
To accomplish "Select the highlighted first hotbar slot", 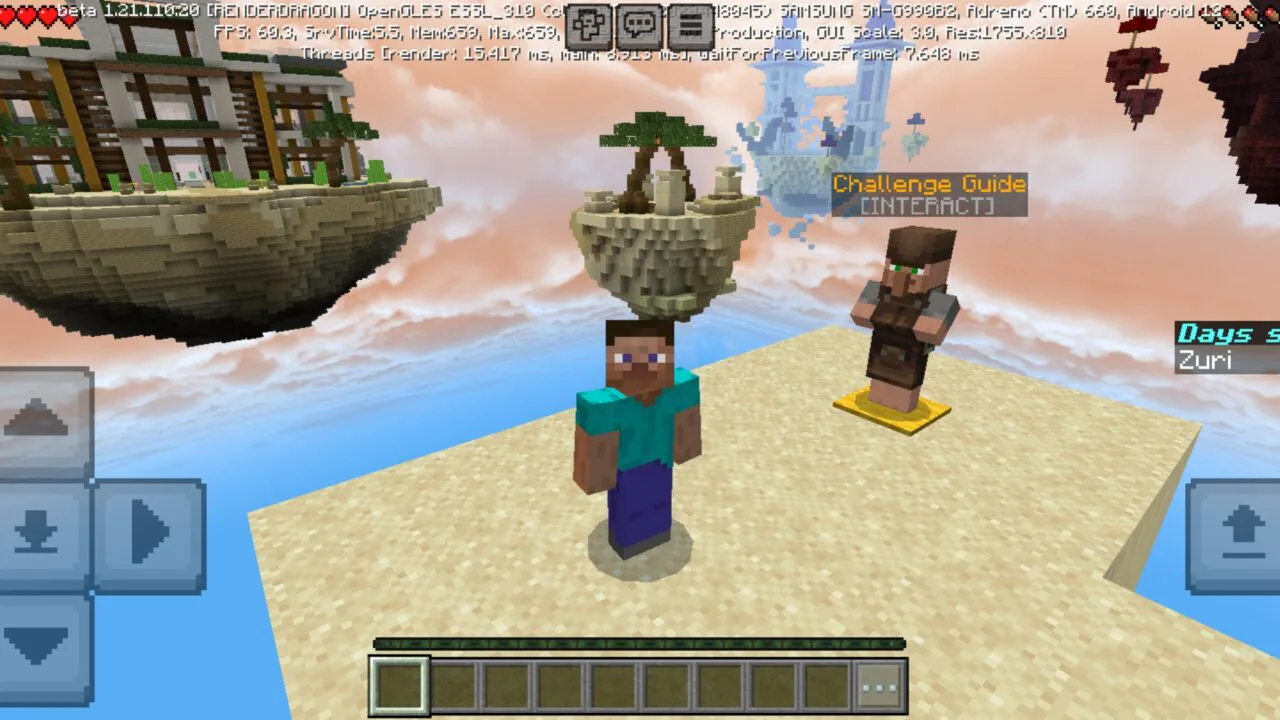I will click(x=400, y=686).
